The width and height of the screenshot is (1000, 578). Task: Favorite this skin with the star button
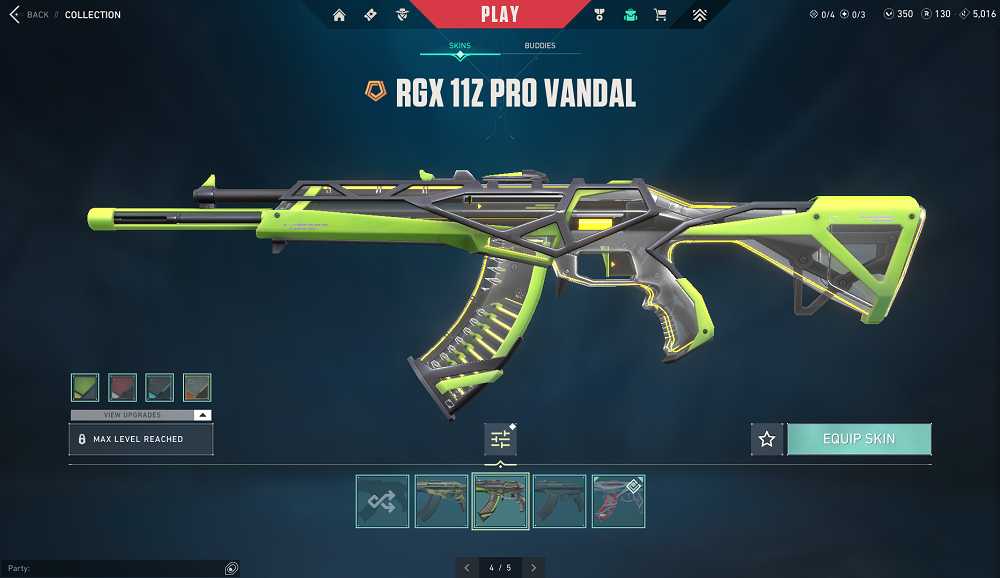coord(767,439)
